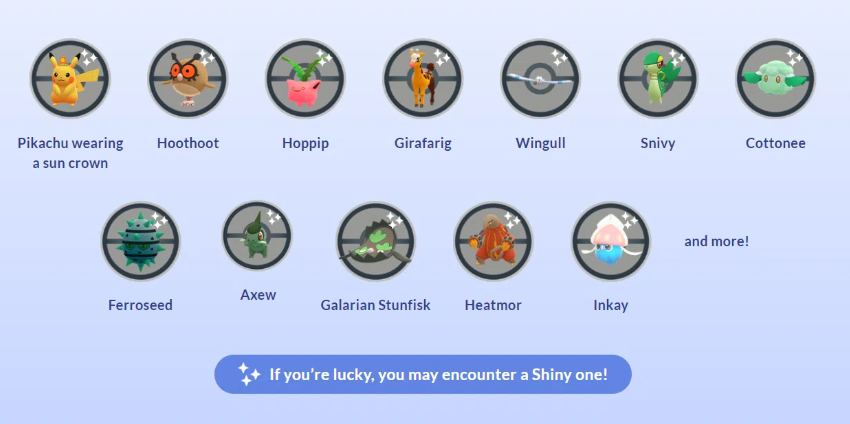Select the Inkay Pokémon icon
Image resolution: width=850 pixels, height=424 pixels.
click(x=610, y=241)
